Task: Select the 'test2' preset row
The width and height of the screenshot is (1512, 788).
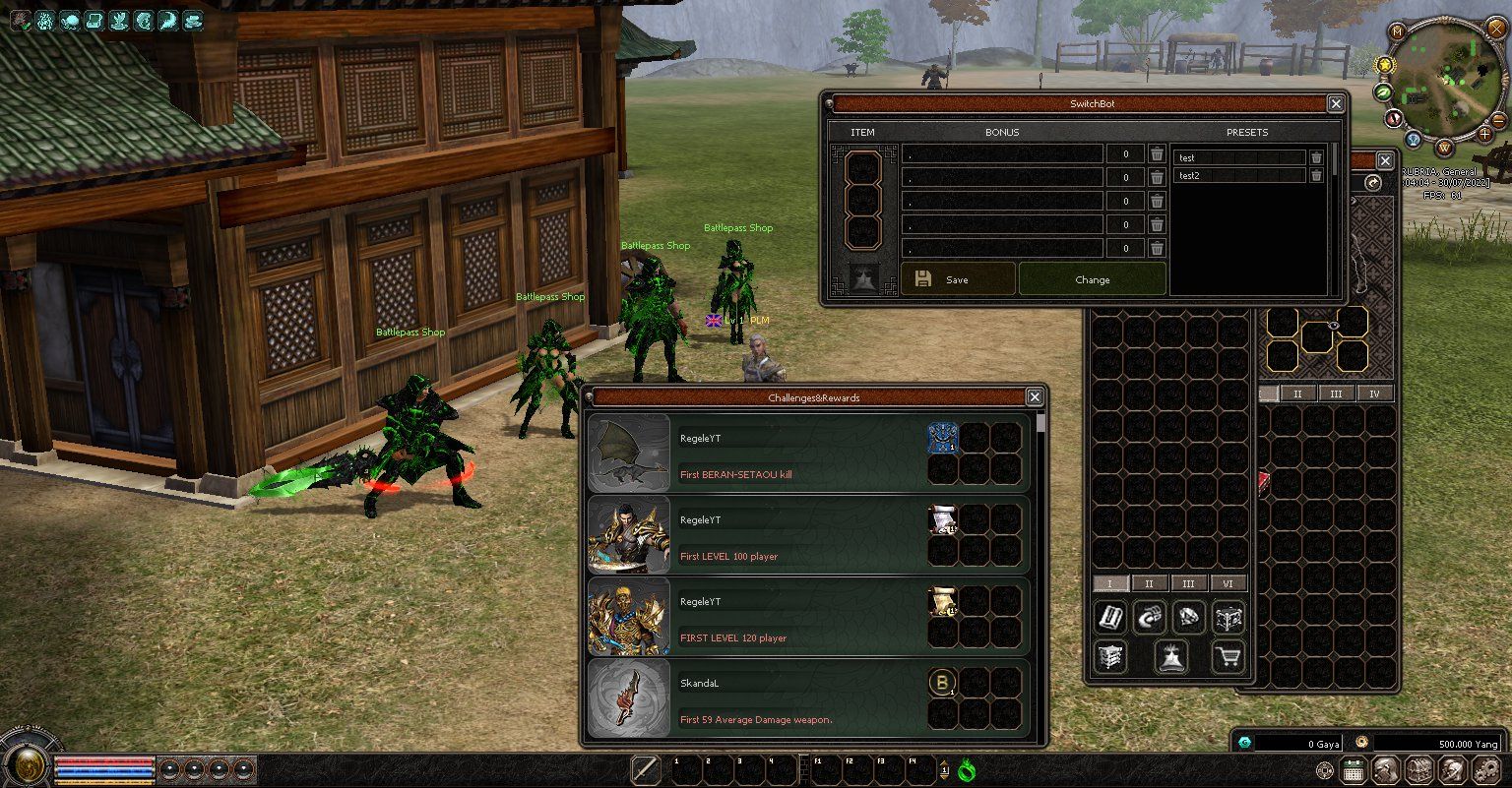Action: [x=1238, y=176]
